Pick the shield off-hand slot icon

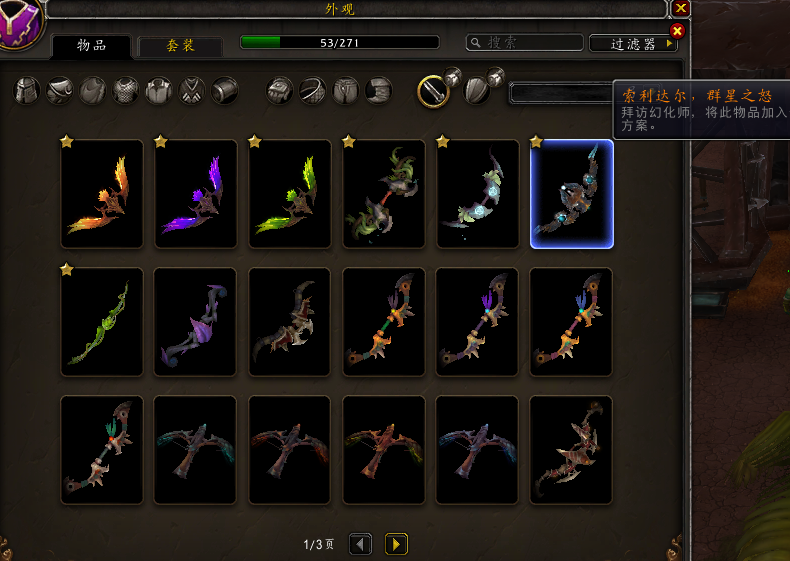pos(478,91)
